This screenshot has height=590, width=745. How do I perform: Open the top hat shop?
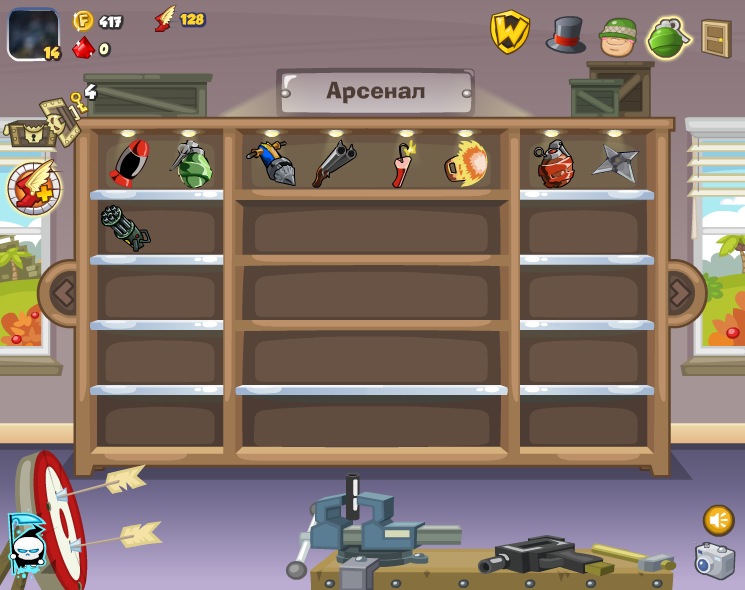(x=565, y=35)
